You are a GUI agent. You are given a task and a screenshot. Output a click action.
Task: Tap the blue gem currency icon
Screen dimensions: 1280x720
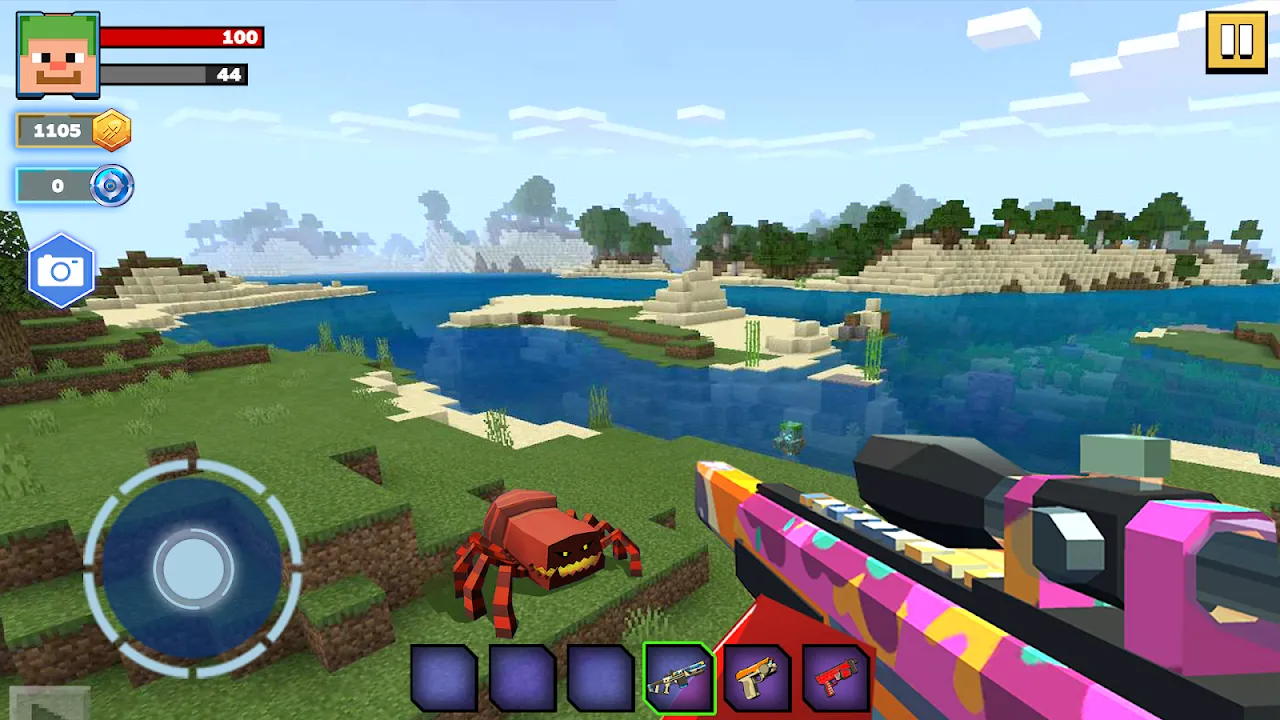click(111, 185)
